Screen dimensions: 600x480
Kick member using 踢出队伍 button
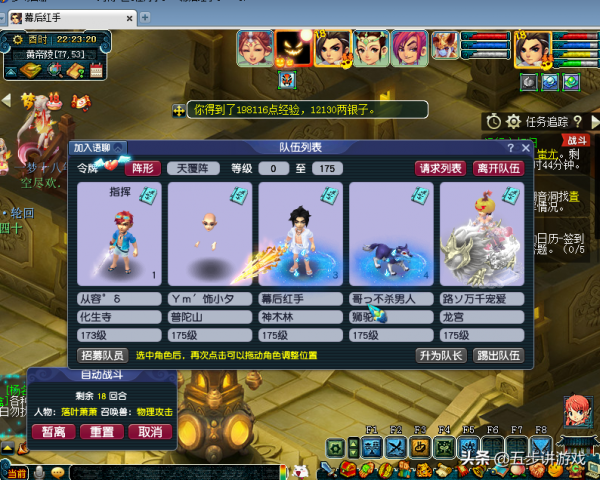pos(497,355)
